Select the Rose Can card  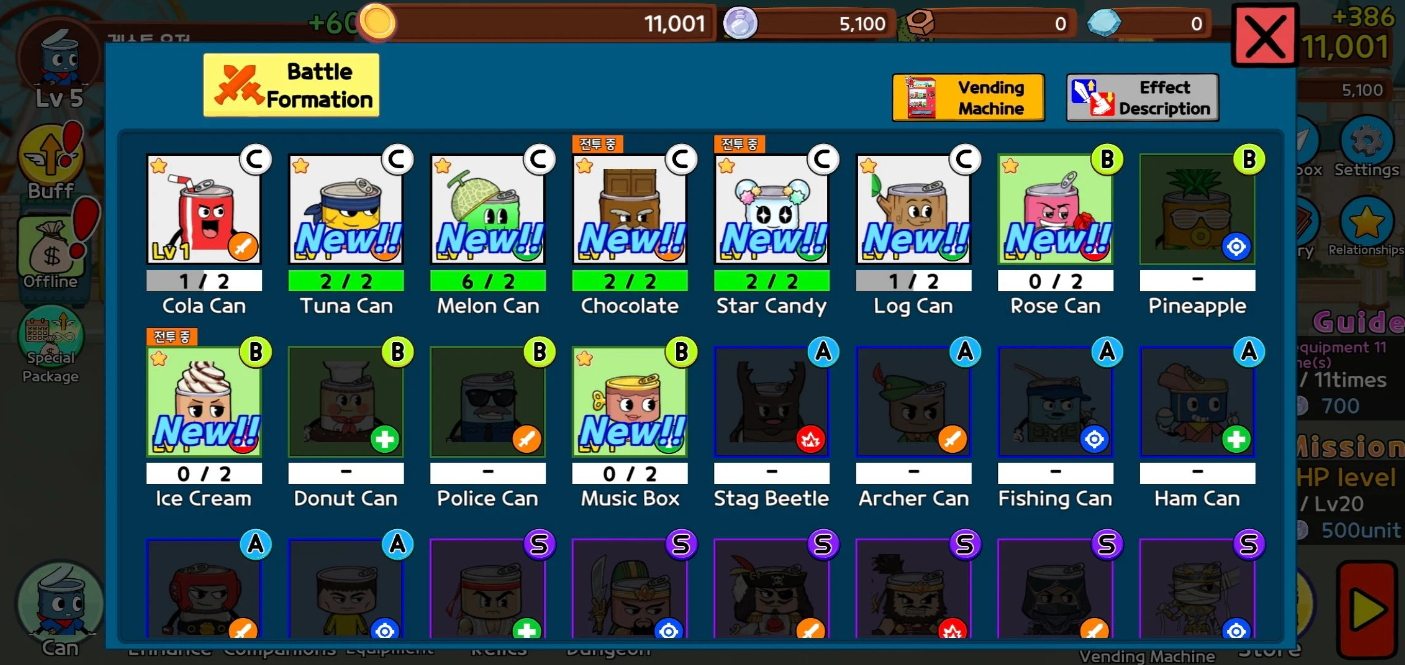tap(1056, 209)
